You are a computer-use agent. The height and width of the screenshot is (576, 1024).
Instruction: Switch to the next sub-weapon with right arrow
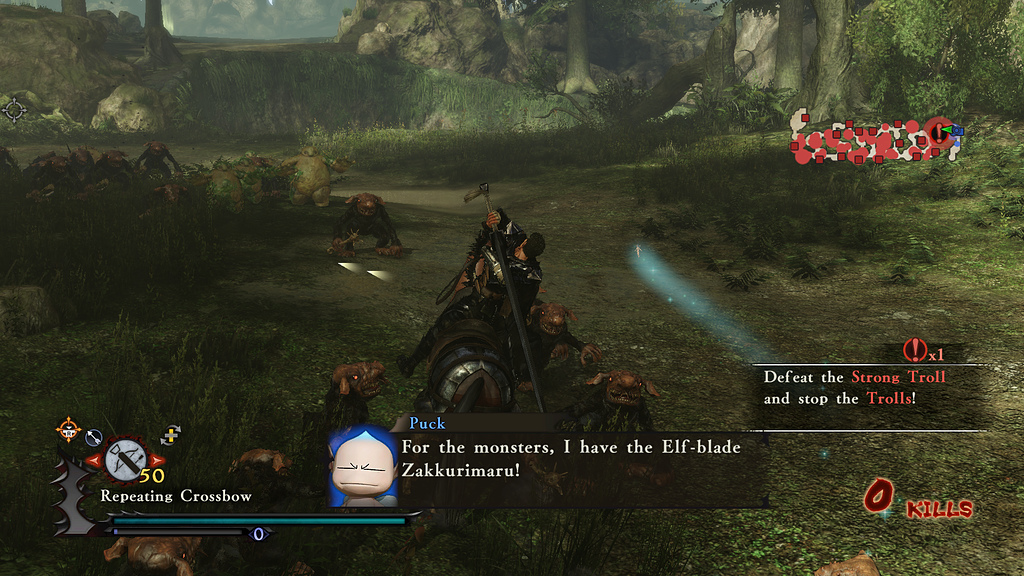[x=156, y=460]
